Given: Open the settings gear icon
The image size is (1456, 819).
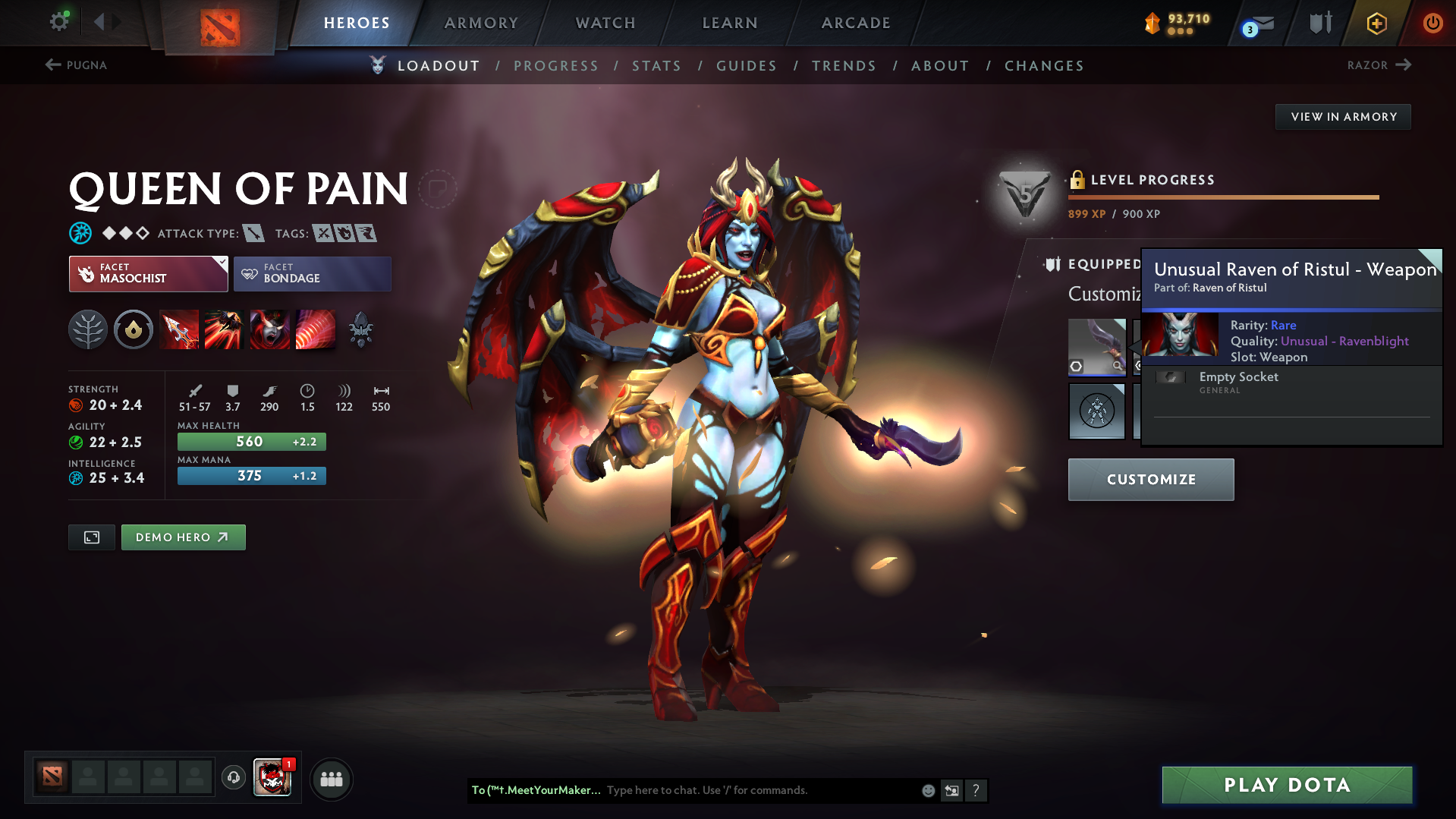Looking at the screenshot, I should click(x=59, y=21).
